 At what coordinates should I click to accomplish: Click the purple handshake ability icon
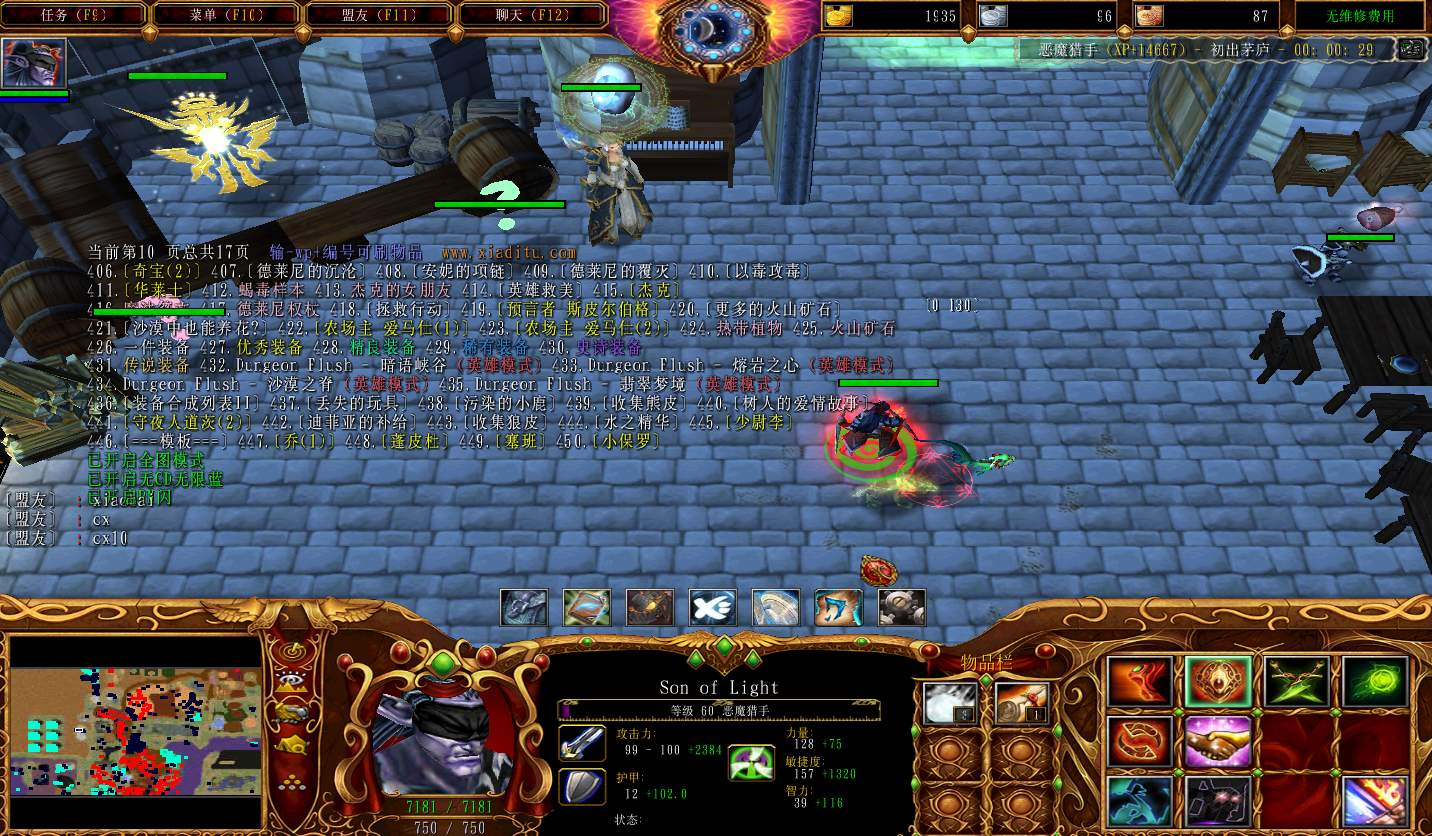(1219, 742)
